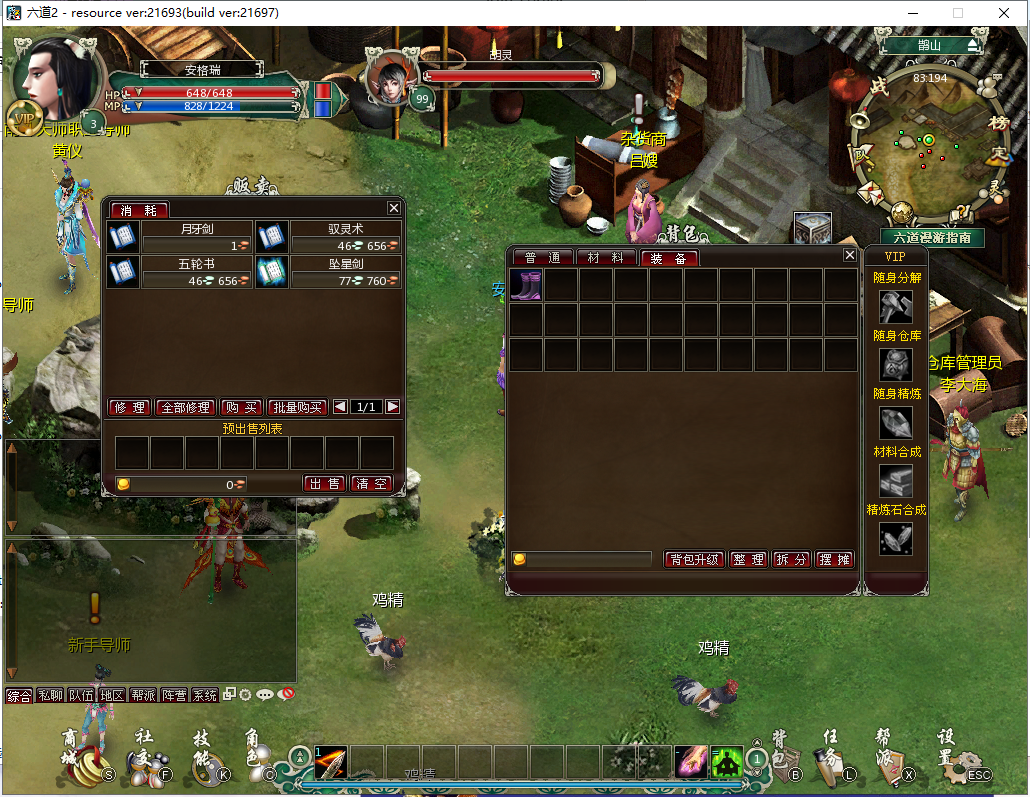Viewport: 1030px width, 797px height.
Task: Close the shop panel with the X
Action: [394, 208]
